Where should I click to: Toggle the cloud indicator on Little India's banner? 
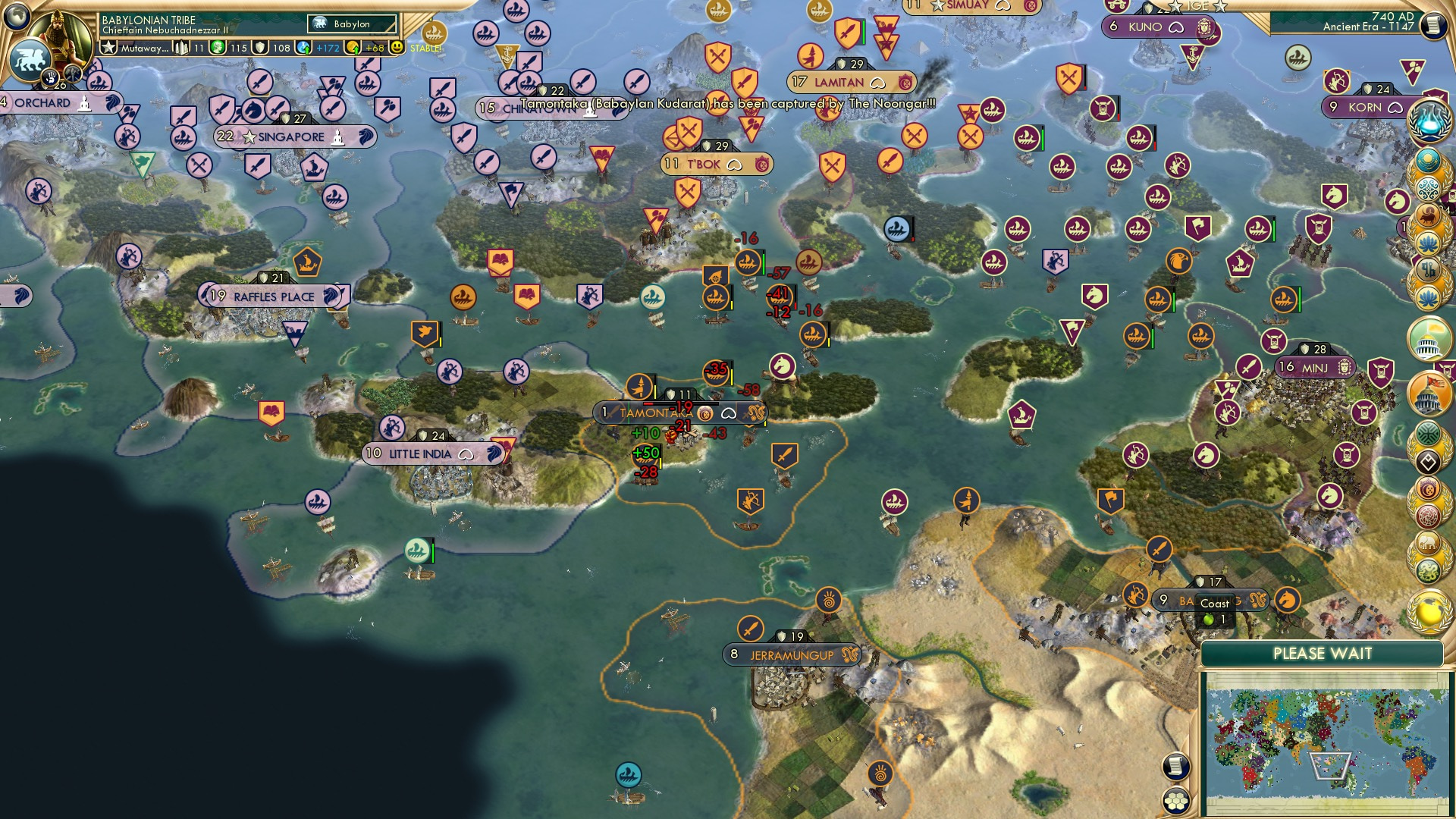pos(465,453)
